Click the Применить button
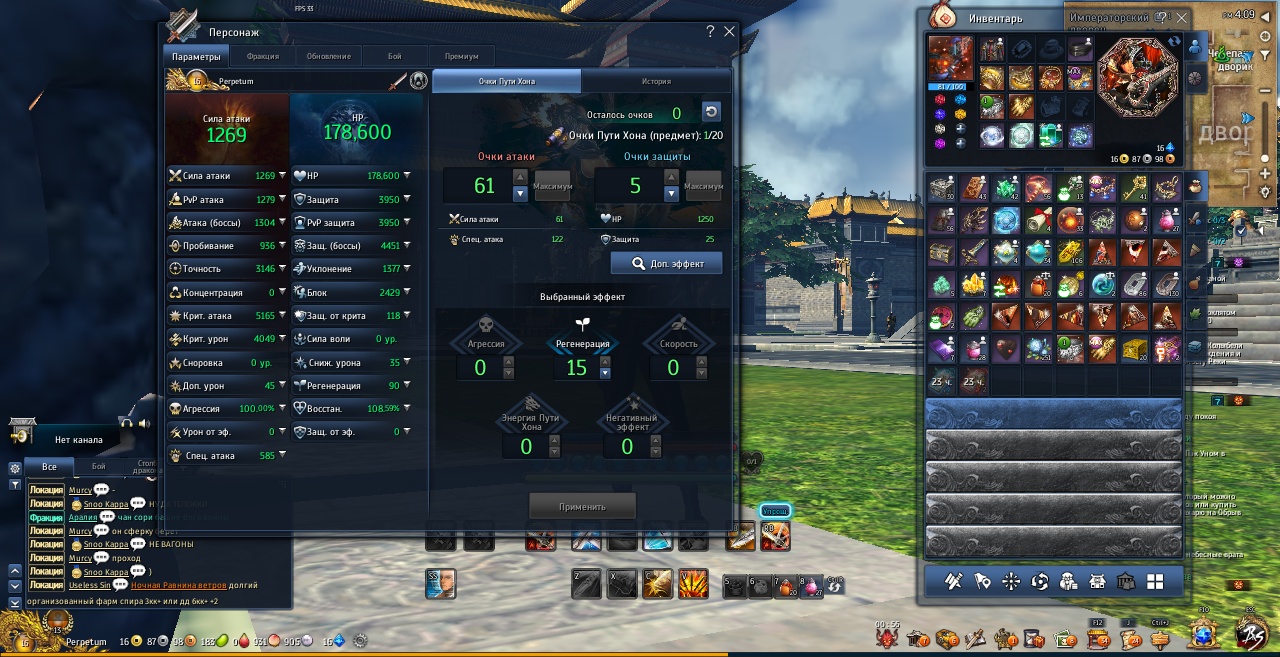The width and height of the screenshot is (1280, 657). 582,507
